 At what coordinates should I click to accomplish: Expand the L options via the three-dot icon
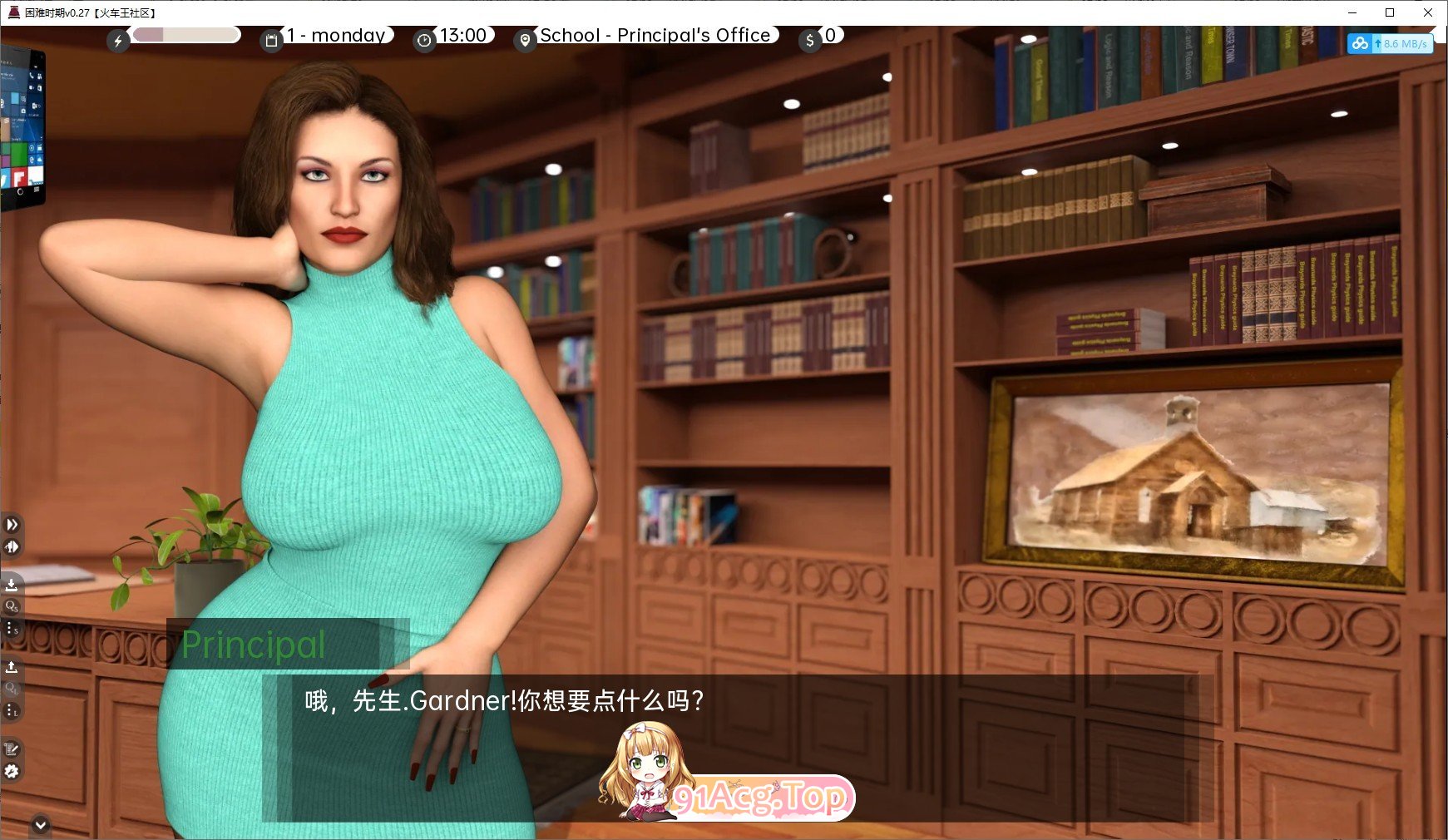click(x=12, y=709)
